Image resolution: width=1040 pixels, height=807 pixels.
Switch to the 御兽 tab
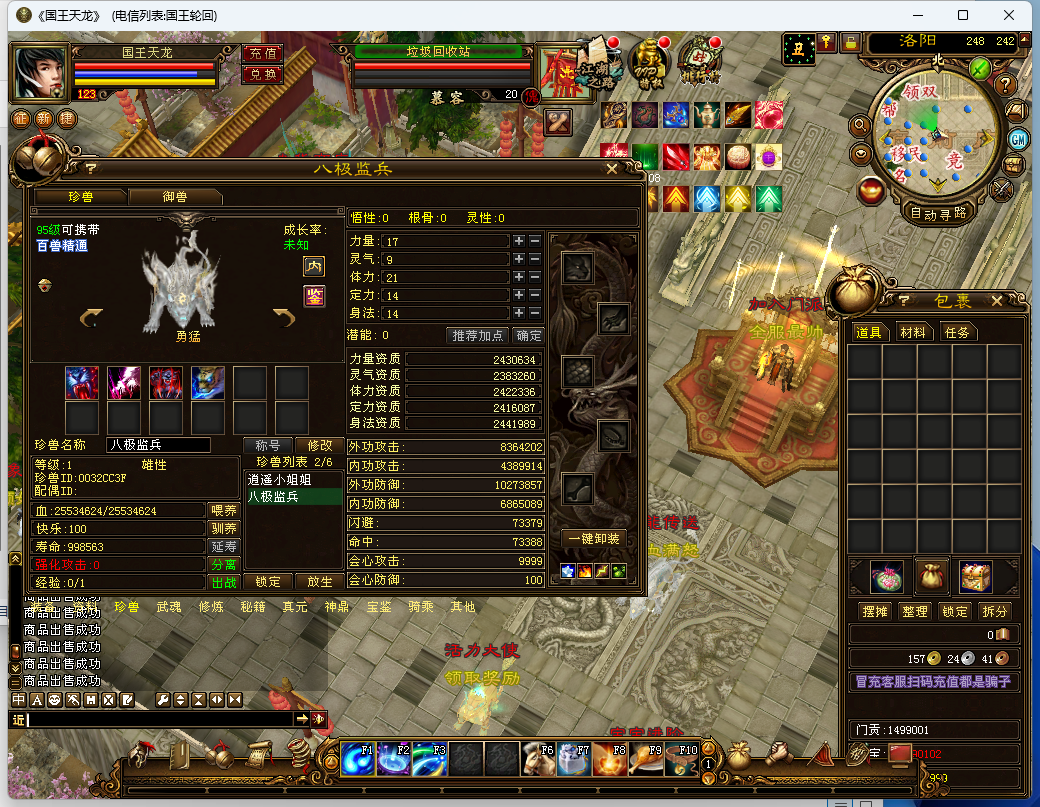(x=174, y=197)
